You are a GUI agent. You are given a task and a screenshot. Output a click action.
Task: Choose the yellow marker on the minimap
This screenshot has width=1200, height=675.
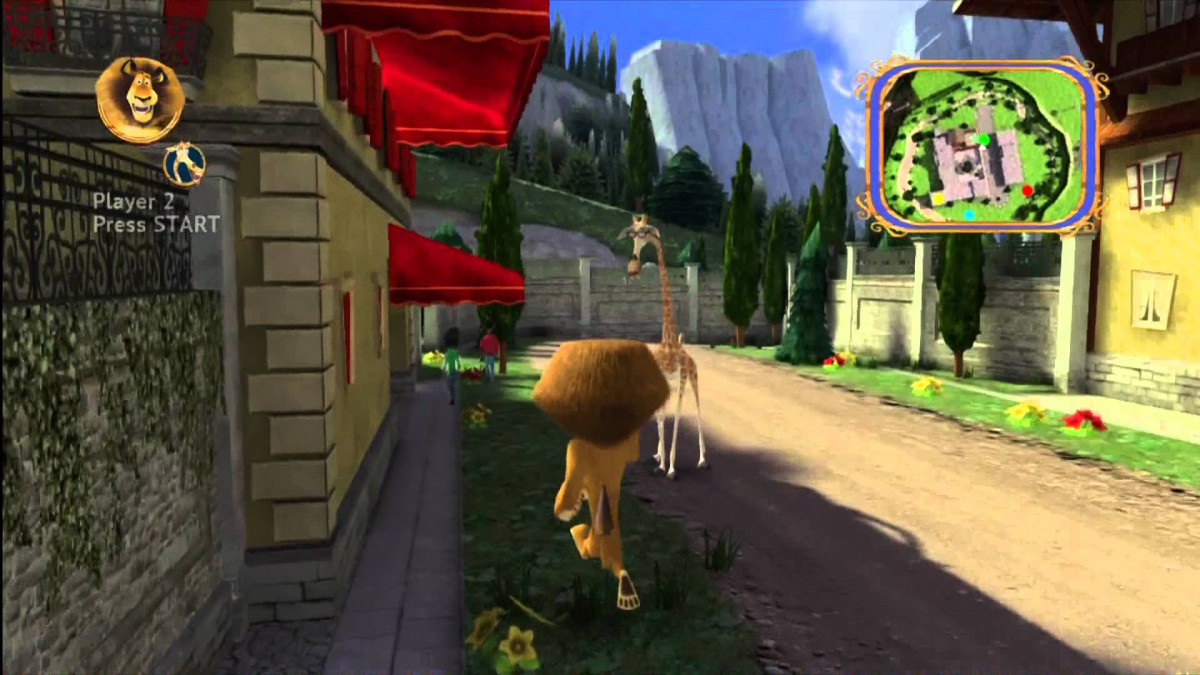point(938,199)
